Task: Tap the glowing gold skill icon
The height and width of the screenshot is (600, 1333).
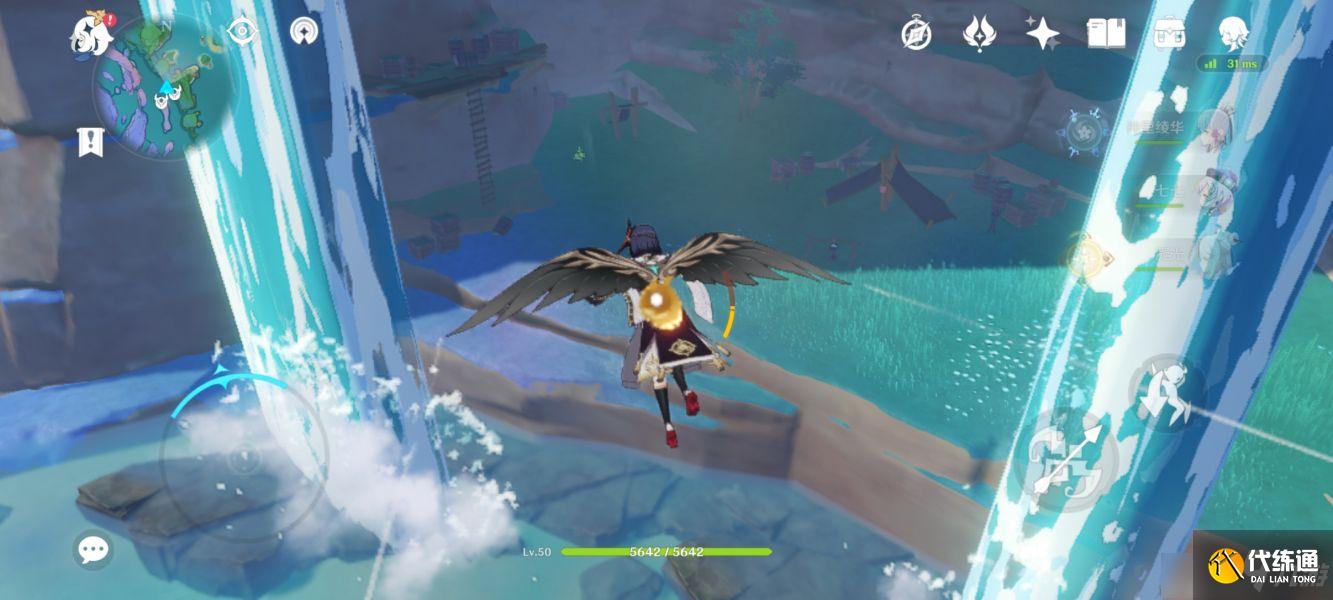Action: click(x=1082, y=257)
